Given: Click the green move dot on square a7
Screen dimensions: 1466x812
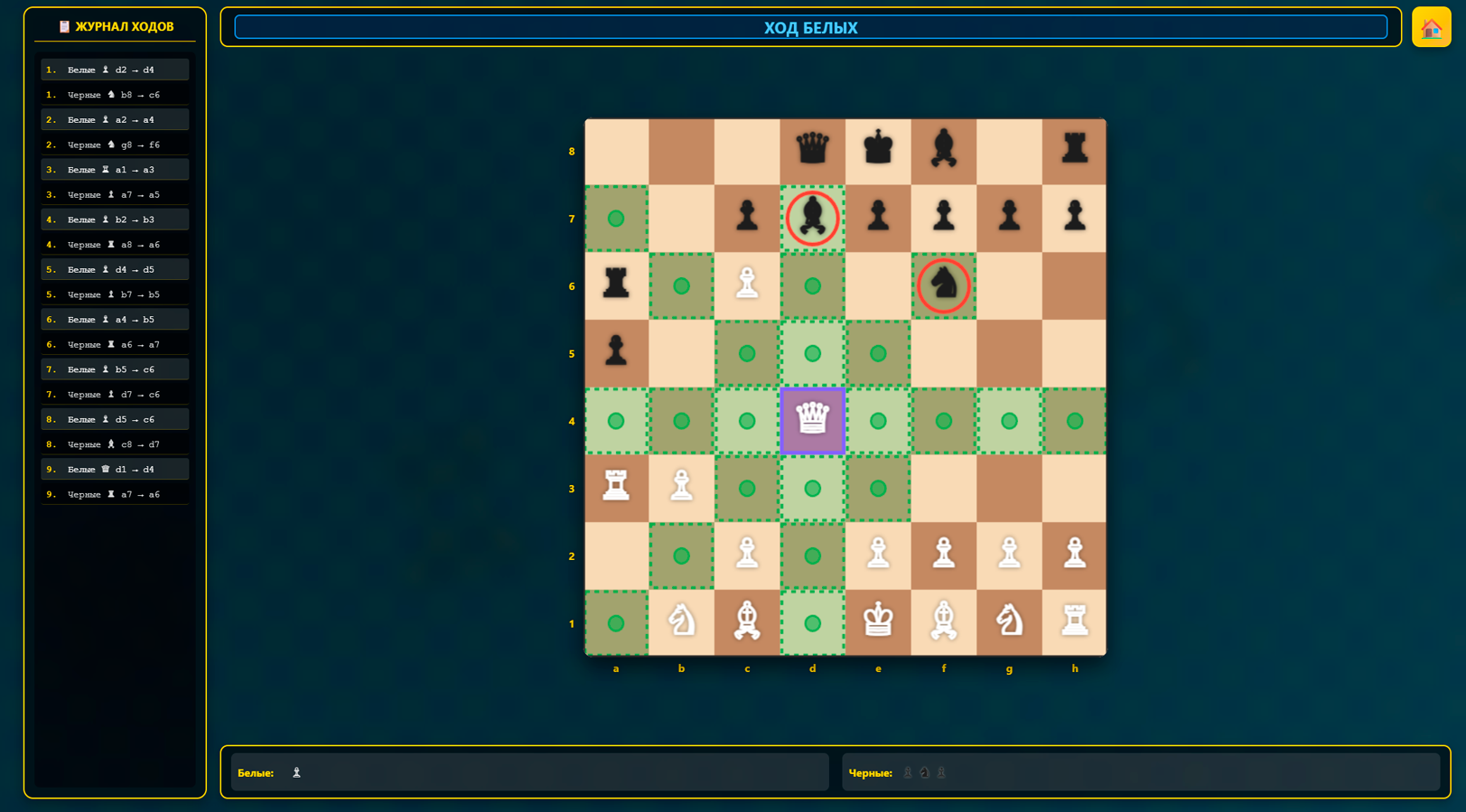Looking at the screenshot, I should pyautogui.click(x=617, y=219).
